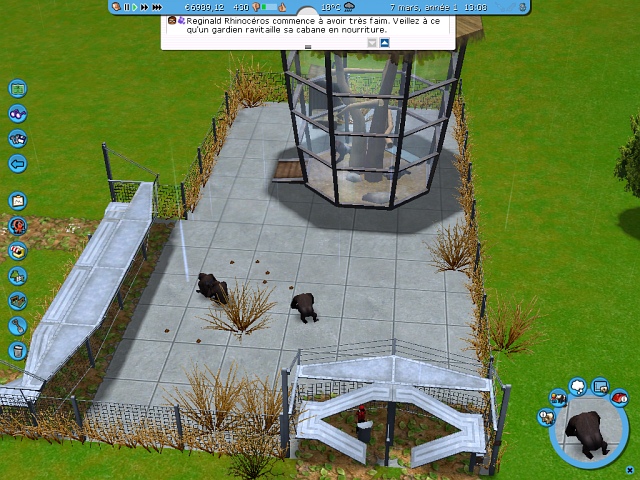Open the binoculars view options
640x480 pixels.
pyautogui.click(x=17, y=114)
